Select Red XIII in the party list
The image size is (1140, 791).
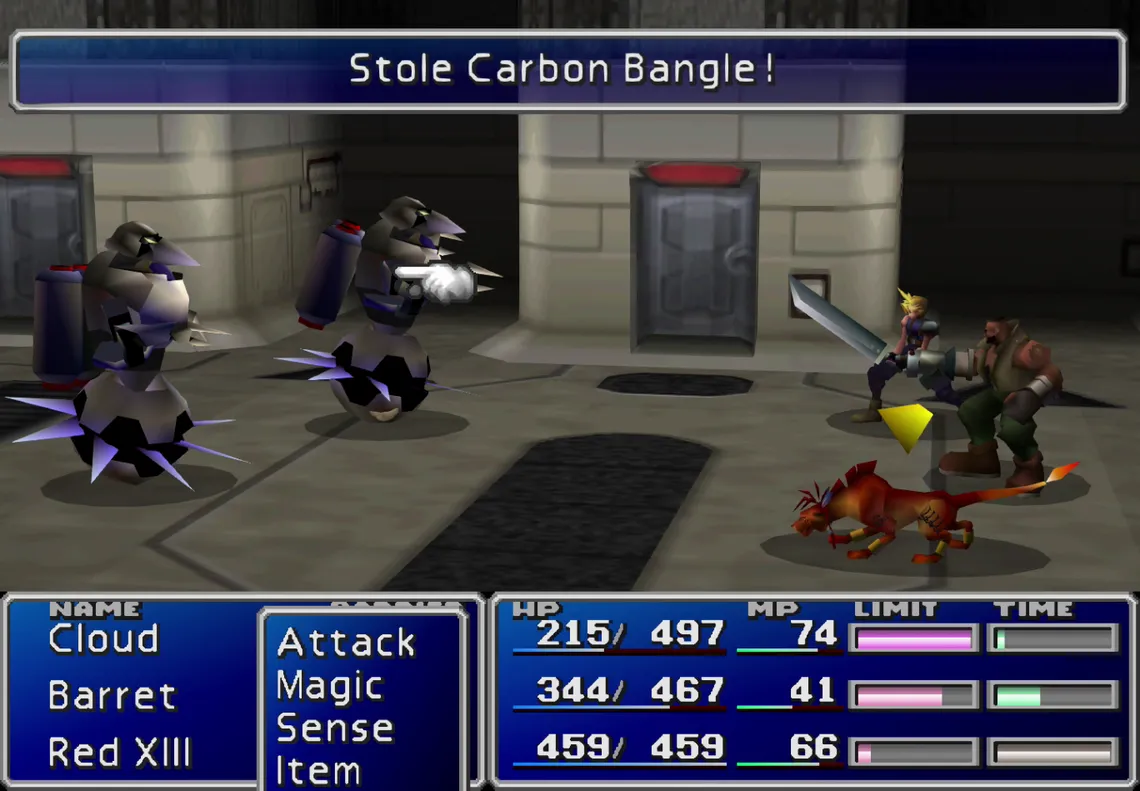click(x=120, y=752)
